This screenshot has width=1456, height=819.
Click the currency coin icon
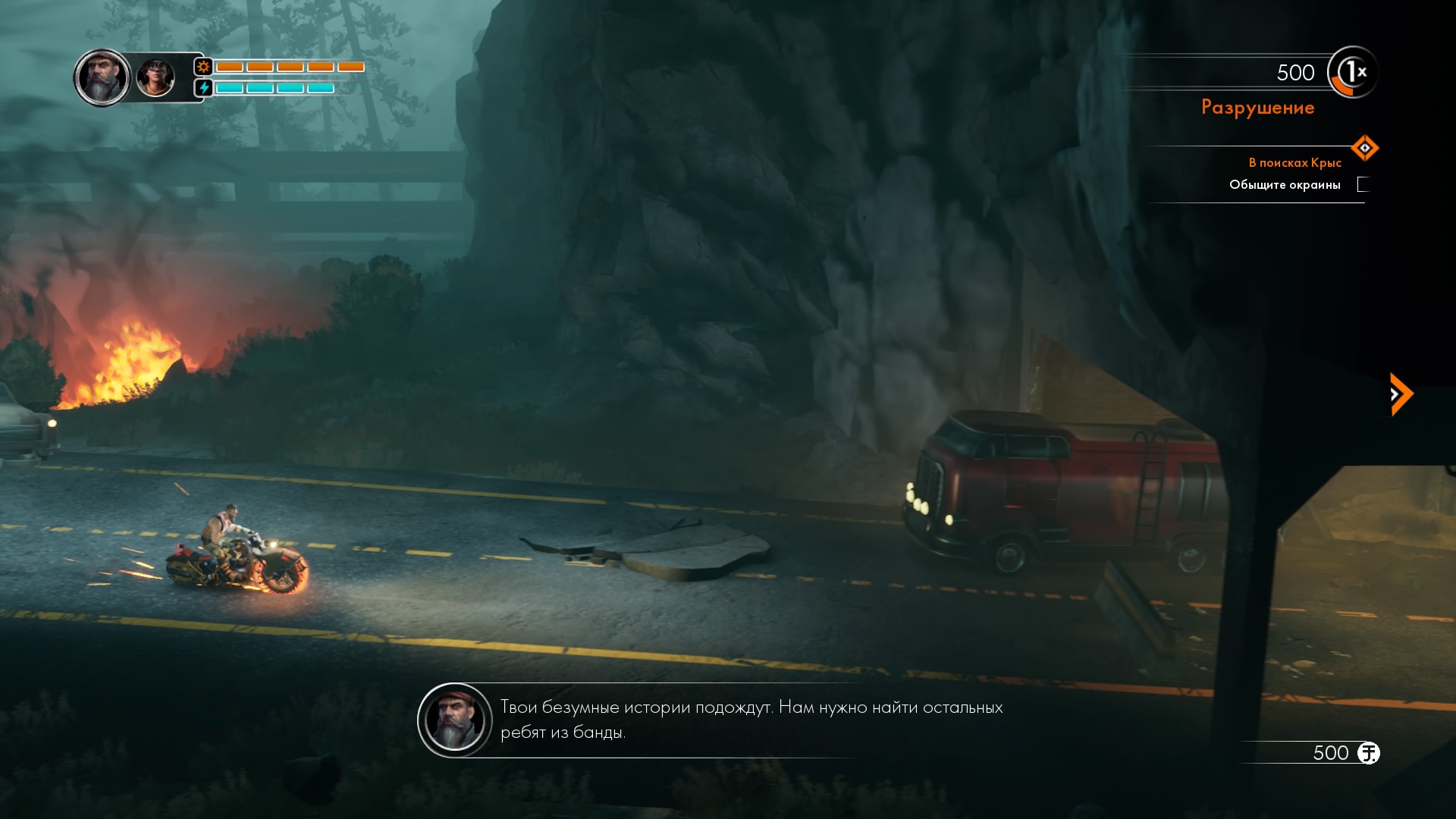click(1368, 753)
